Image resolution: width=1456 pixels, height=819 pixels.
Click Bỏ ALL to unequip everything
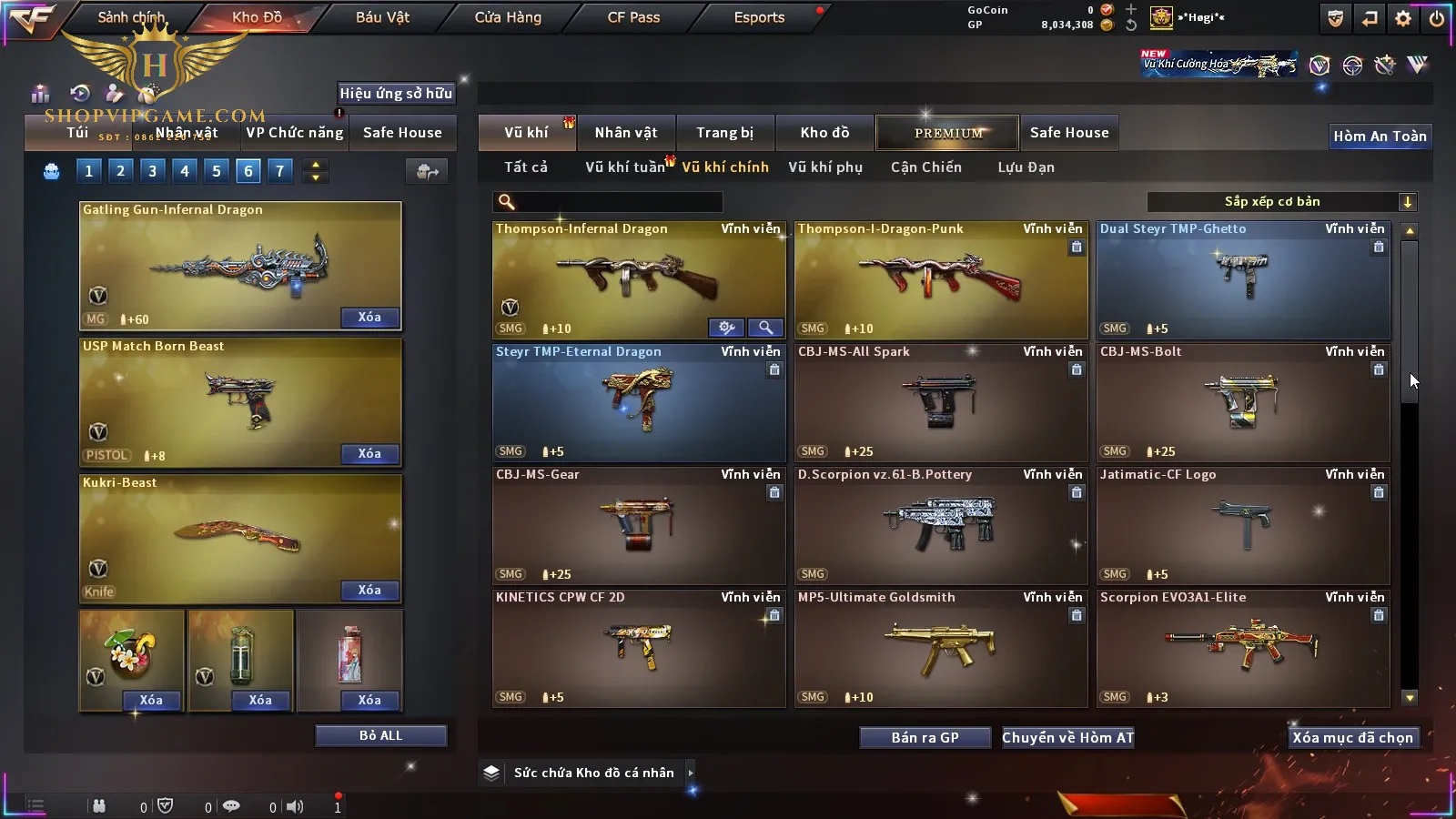pyautogui.click(x=380, y=735)
